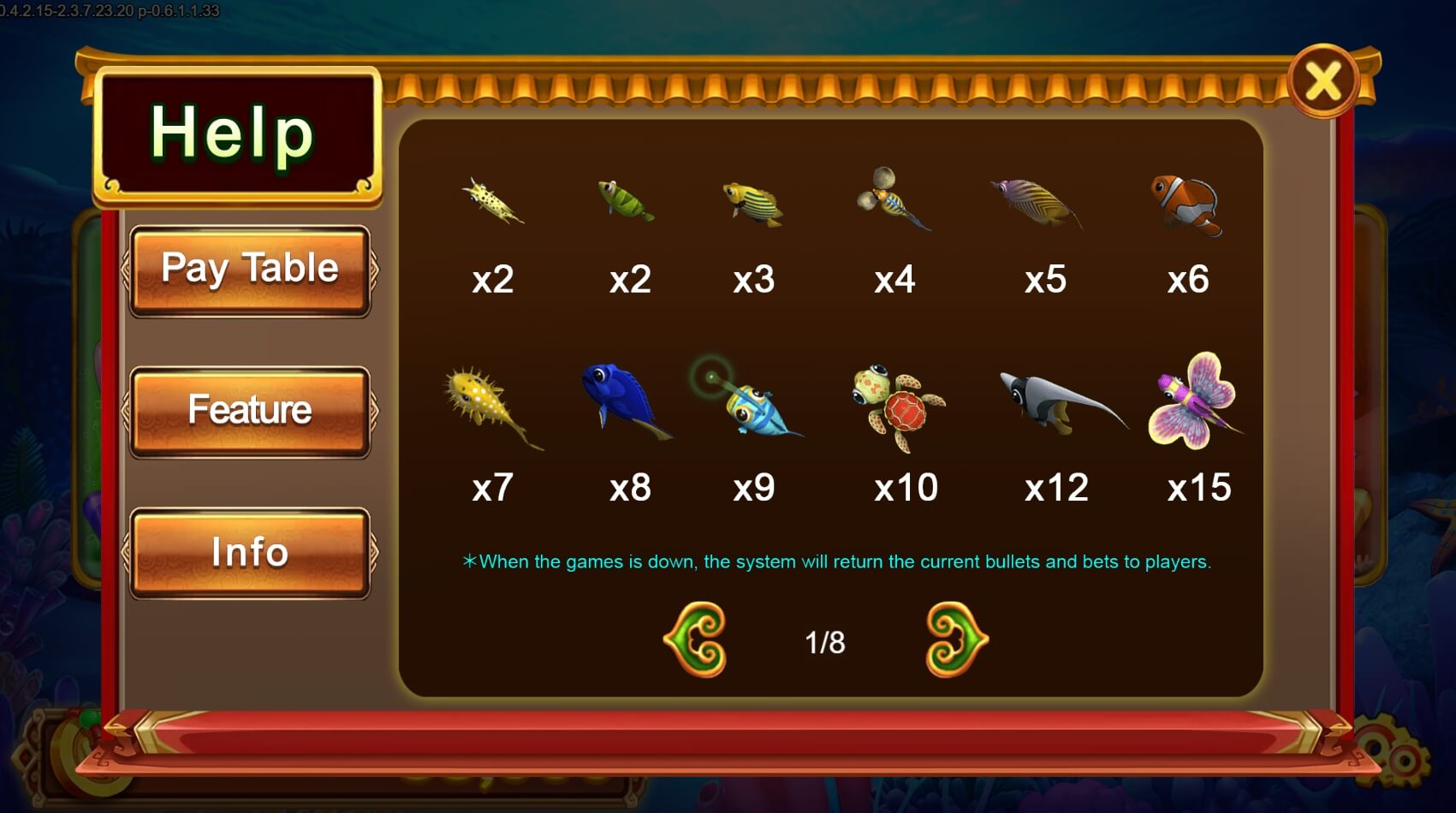
Task: Switch to the Feature section
Action: click(x=250, y=411)
